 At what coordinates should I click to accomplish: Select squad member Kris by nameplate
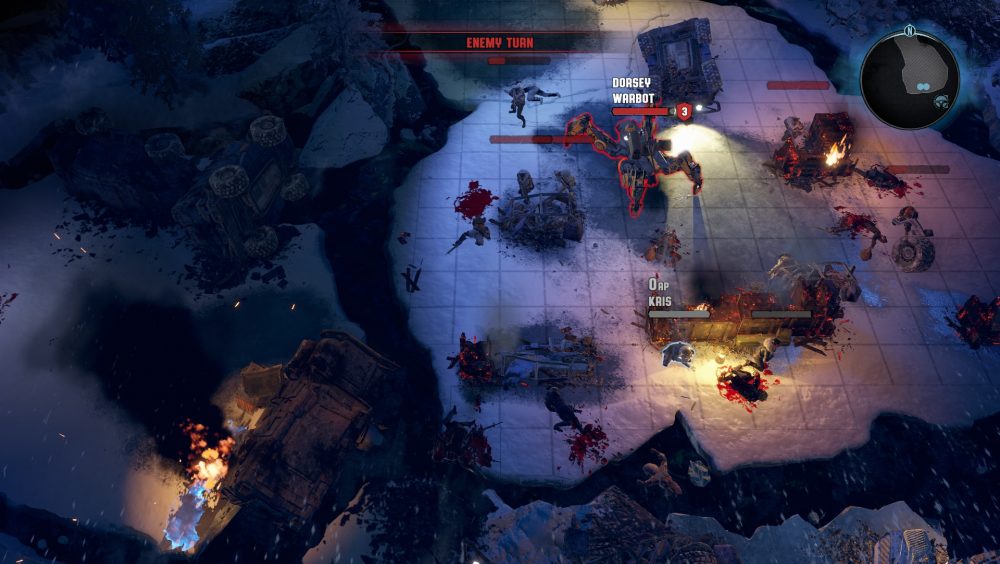pos(659,300)
